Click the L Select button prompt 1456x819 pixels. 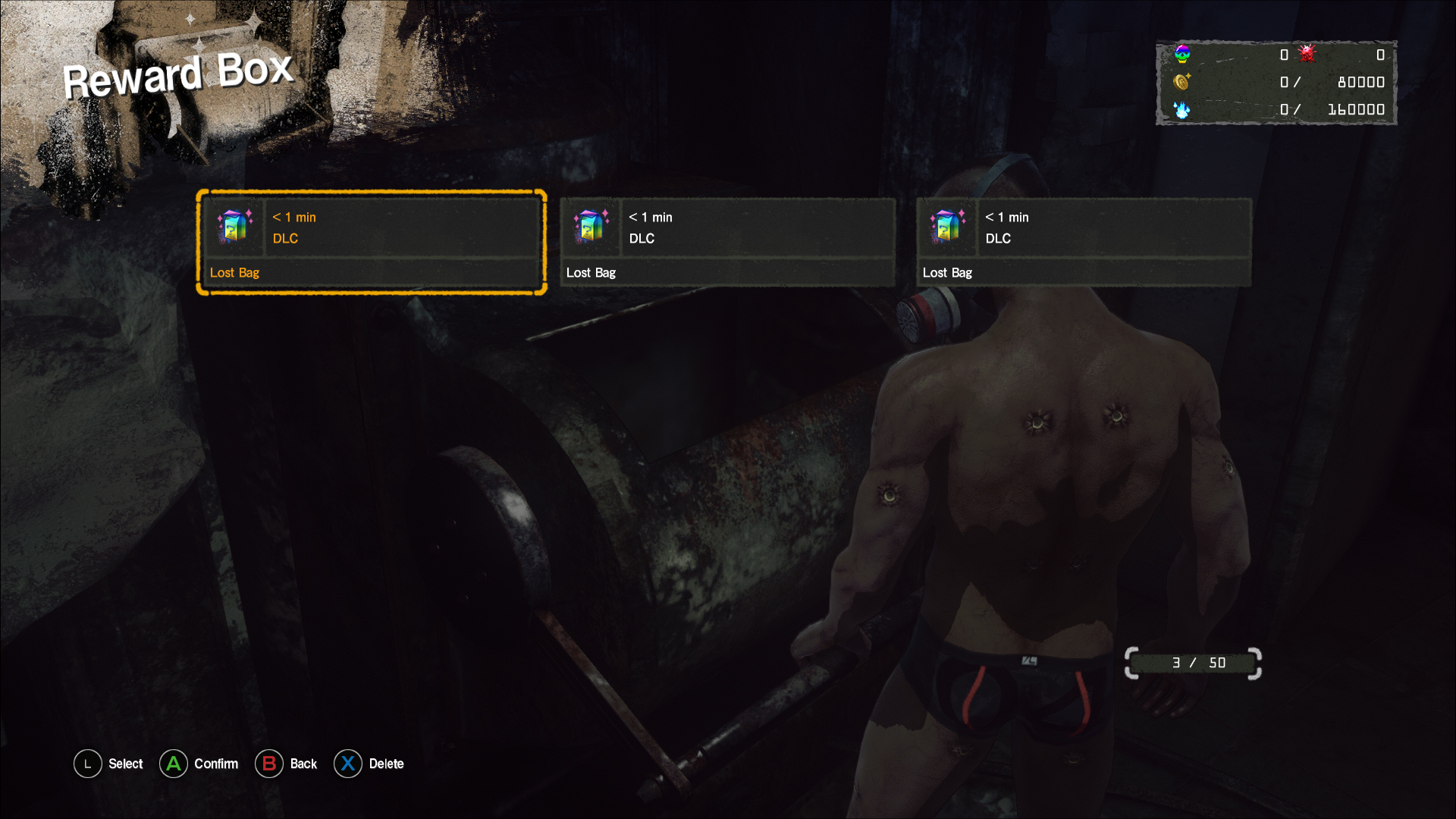tap(87, 764)
